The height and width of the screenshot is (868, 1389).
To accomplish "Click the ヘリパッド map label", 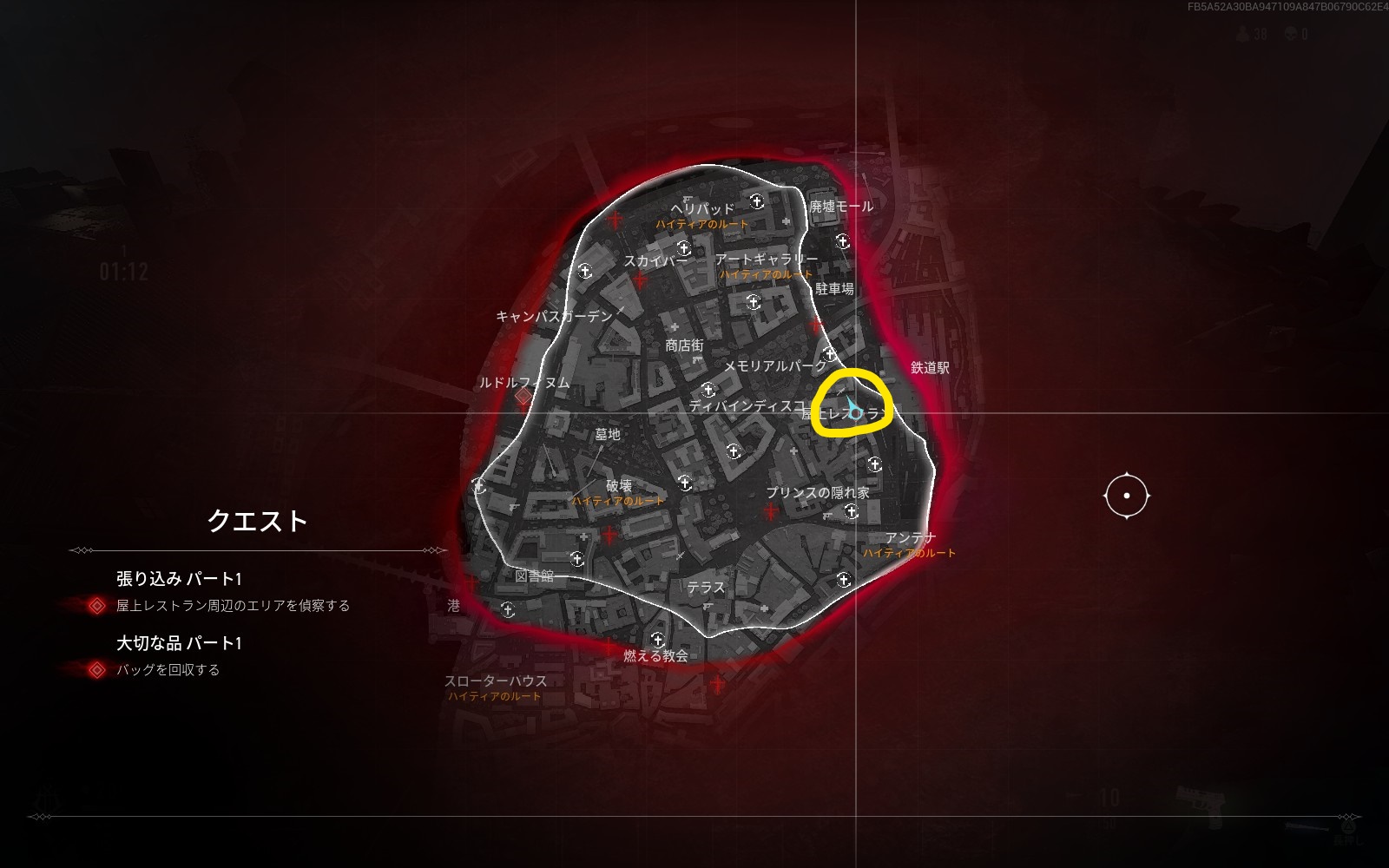I will coord(702,209).
